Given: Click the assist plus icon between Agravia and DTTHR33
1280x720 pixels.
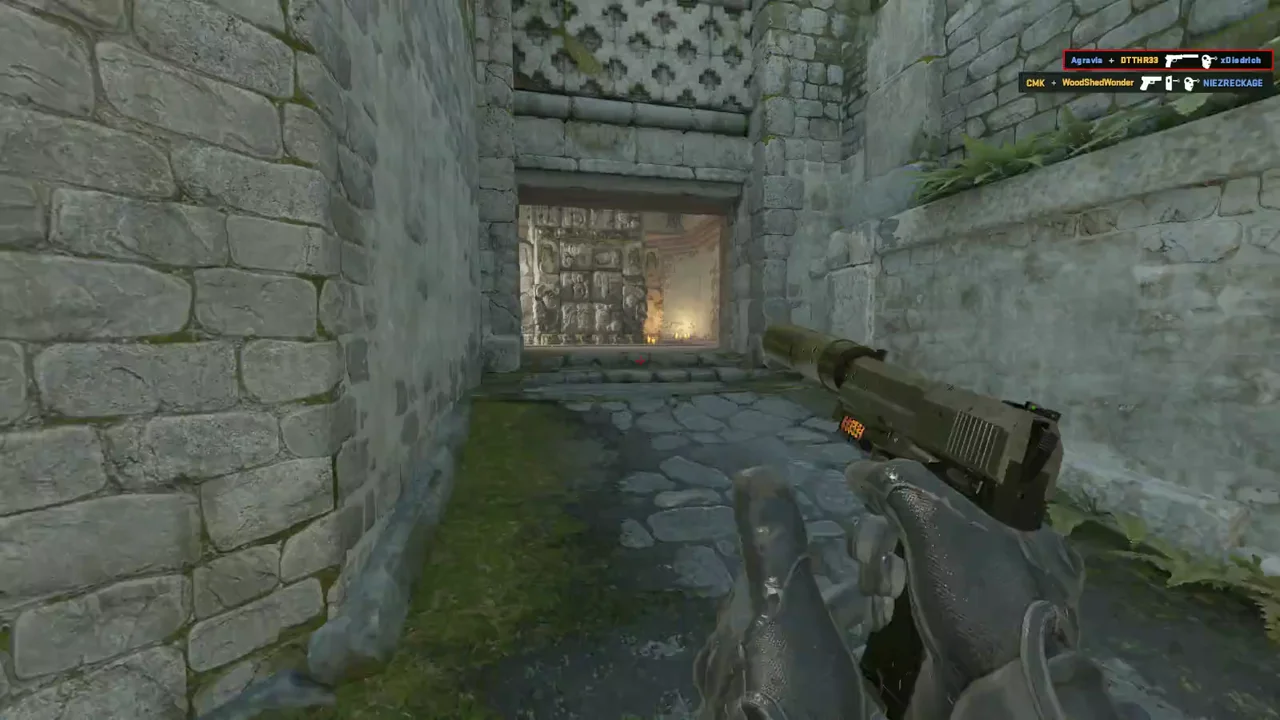Looking at the screenshot, I should (1112, 60).
